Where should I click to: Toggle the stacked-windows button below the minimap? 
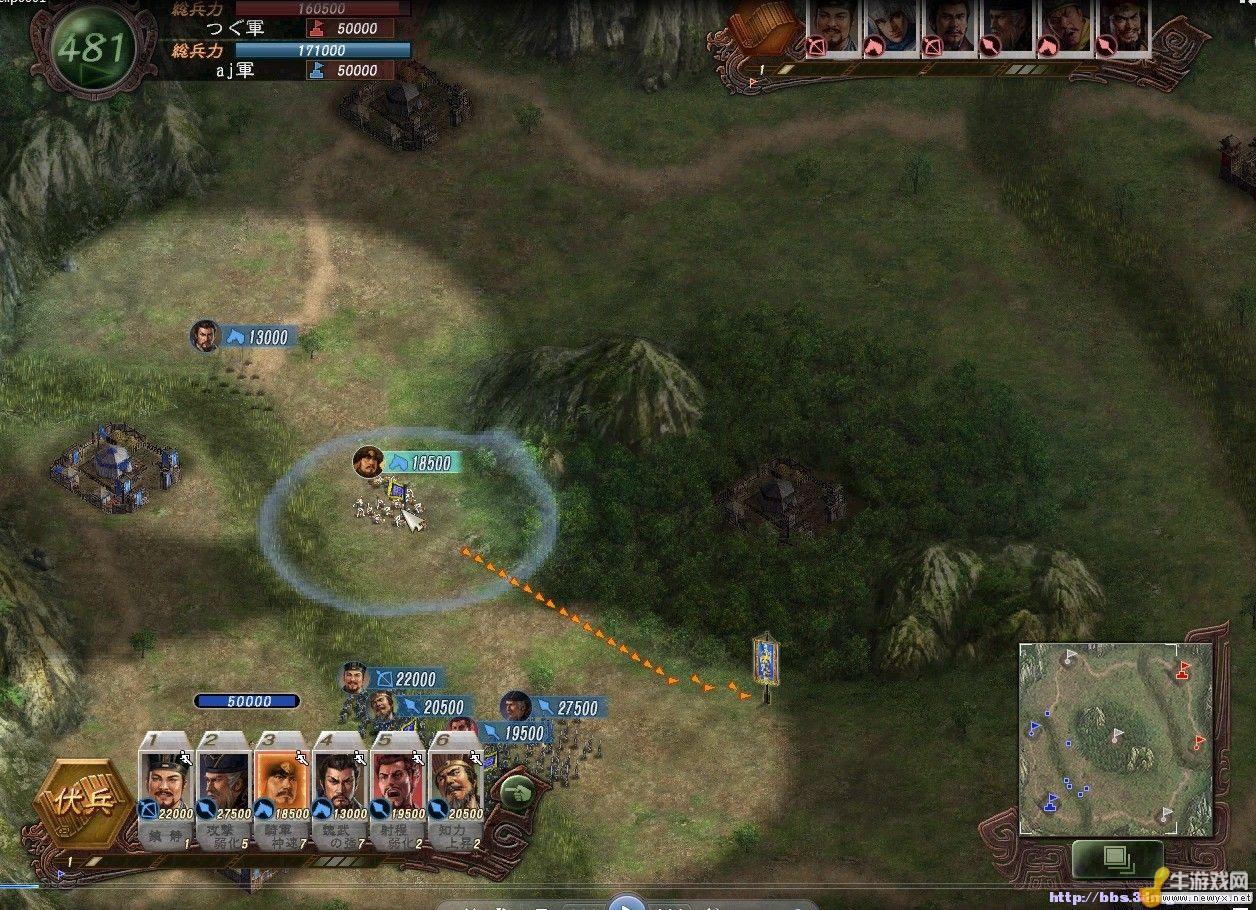[x=1117, y=858]
